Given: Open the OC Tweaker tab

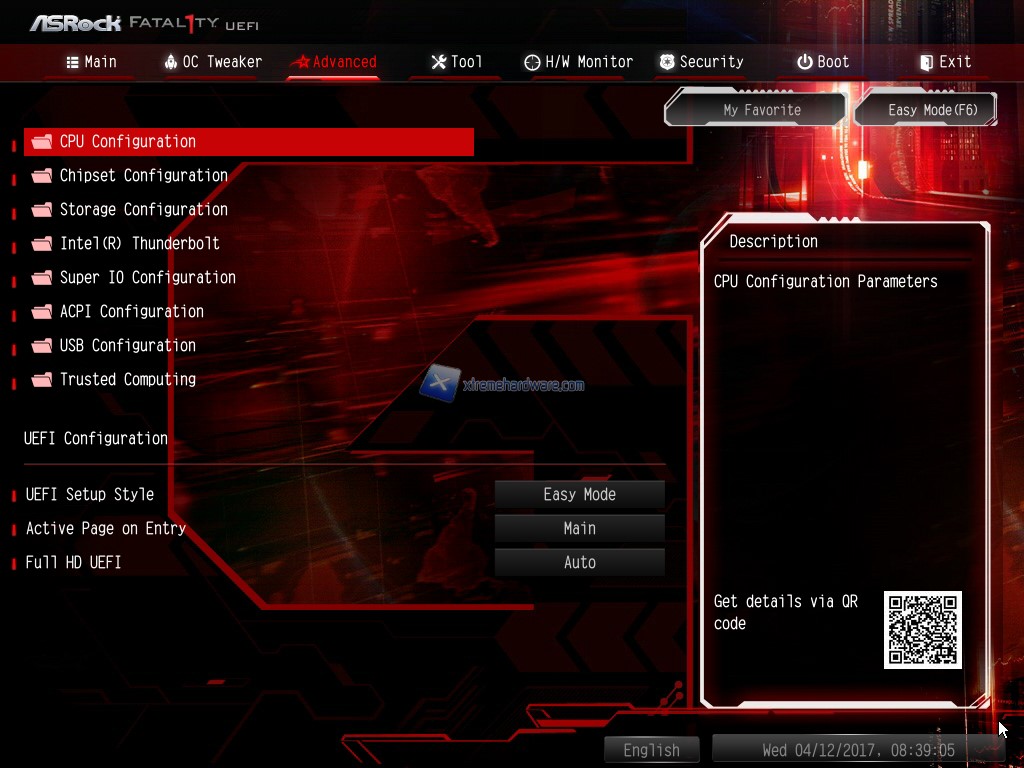Looking at the screenshot, I should point(212,62).
